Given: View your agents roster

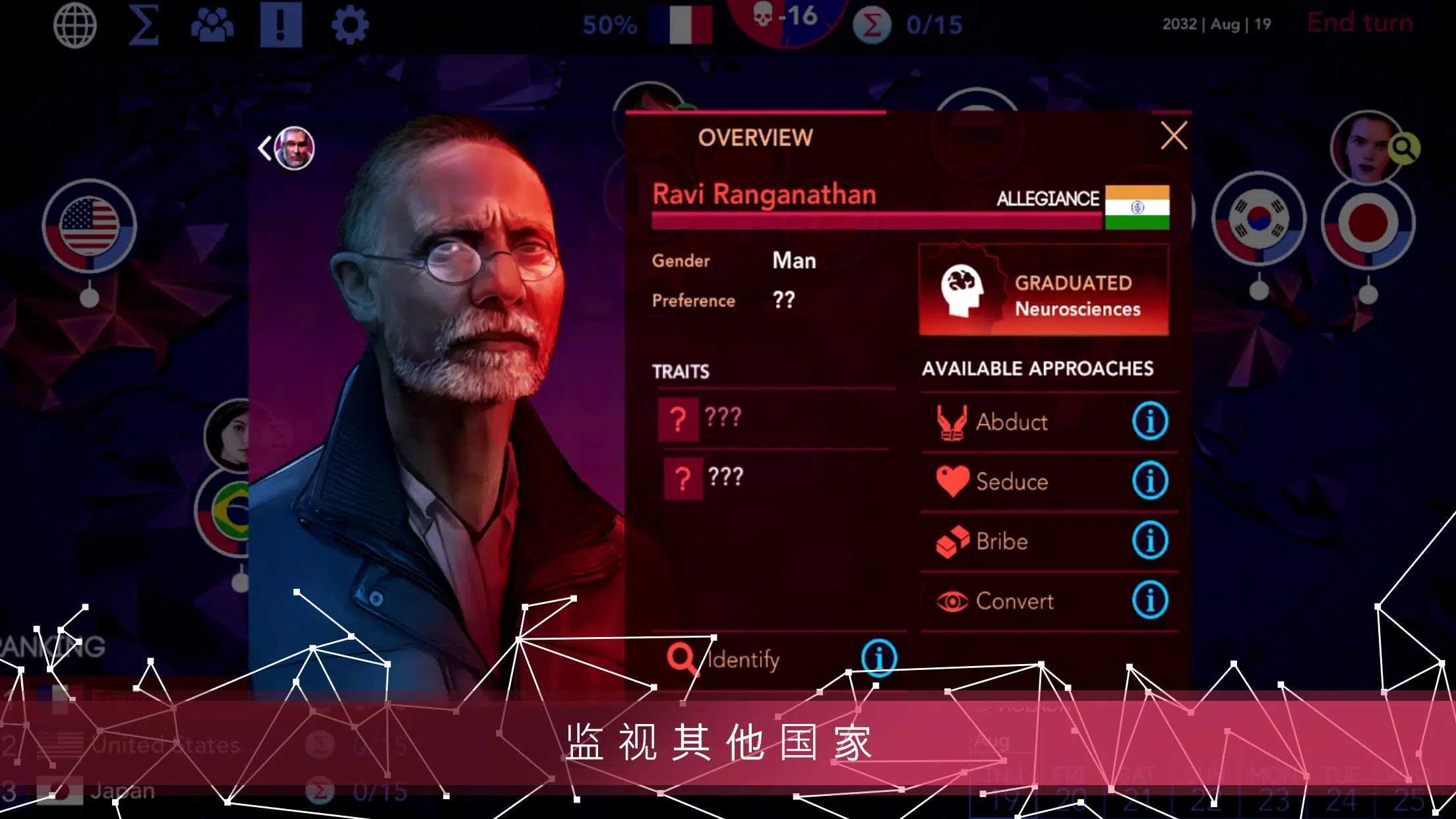Looking at the screenshot, I should (212, 24).
